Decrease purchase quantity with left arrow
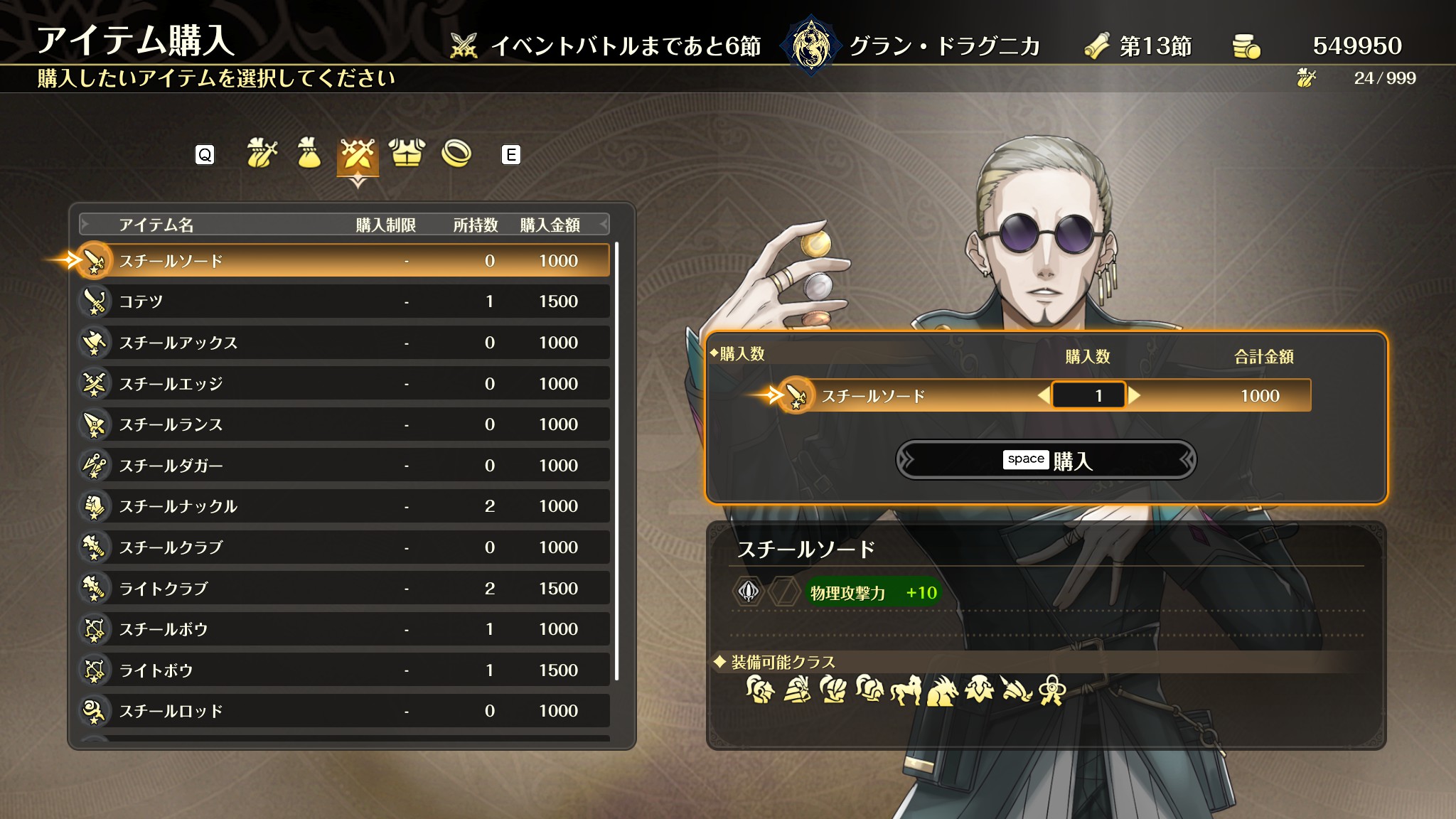The height and width of the screenshot is (819, 1456). [1043, 395]
